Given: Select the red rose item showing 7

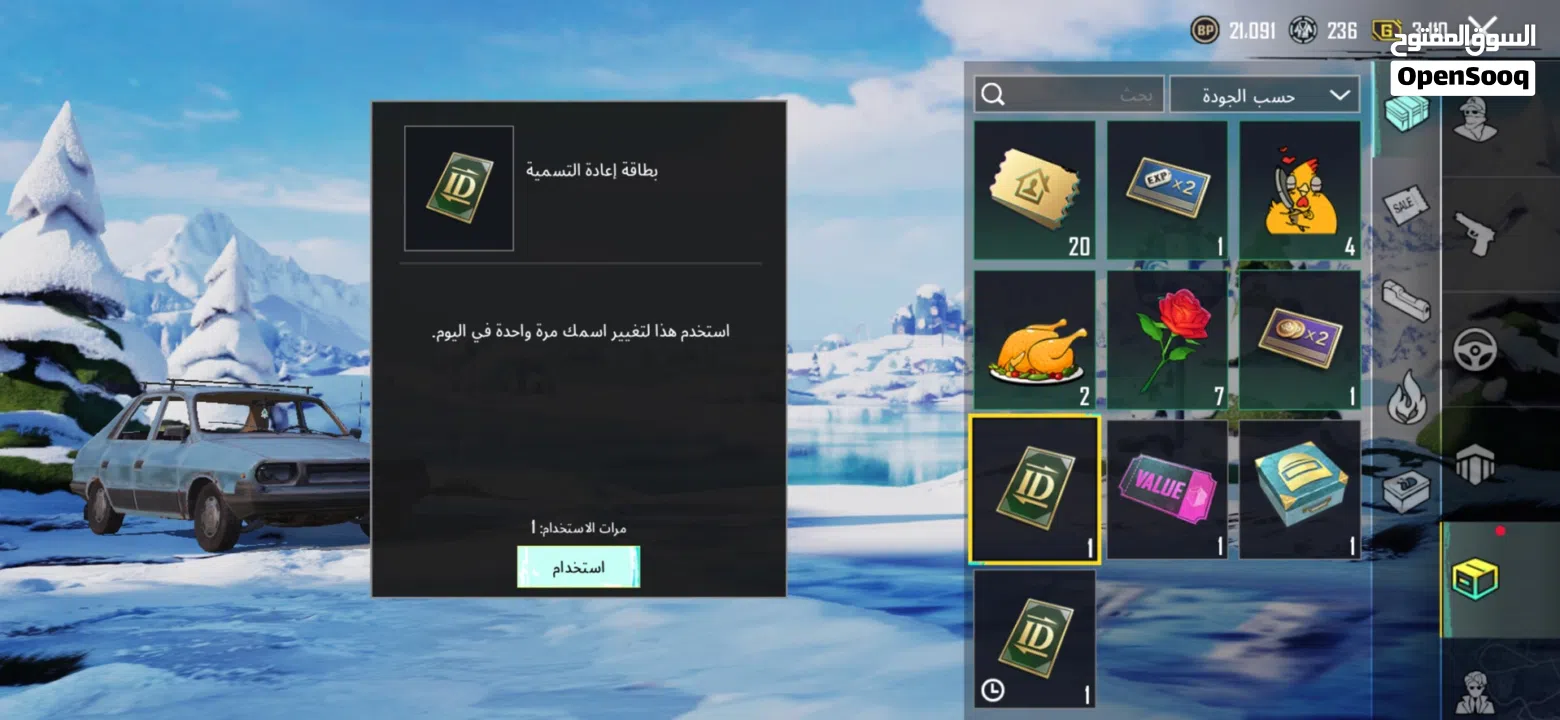Looking at the screenshot, I should pyautogui.click(x=1167, y=337).
